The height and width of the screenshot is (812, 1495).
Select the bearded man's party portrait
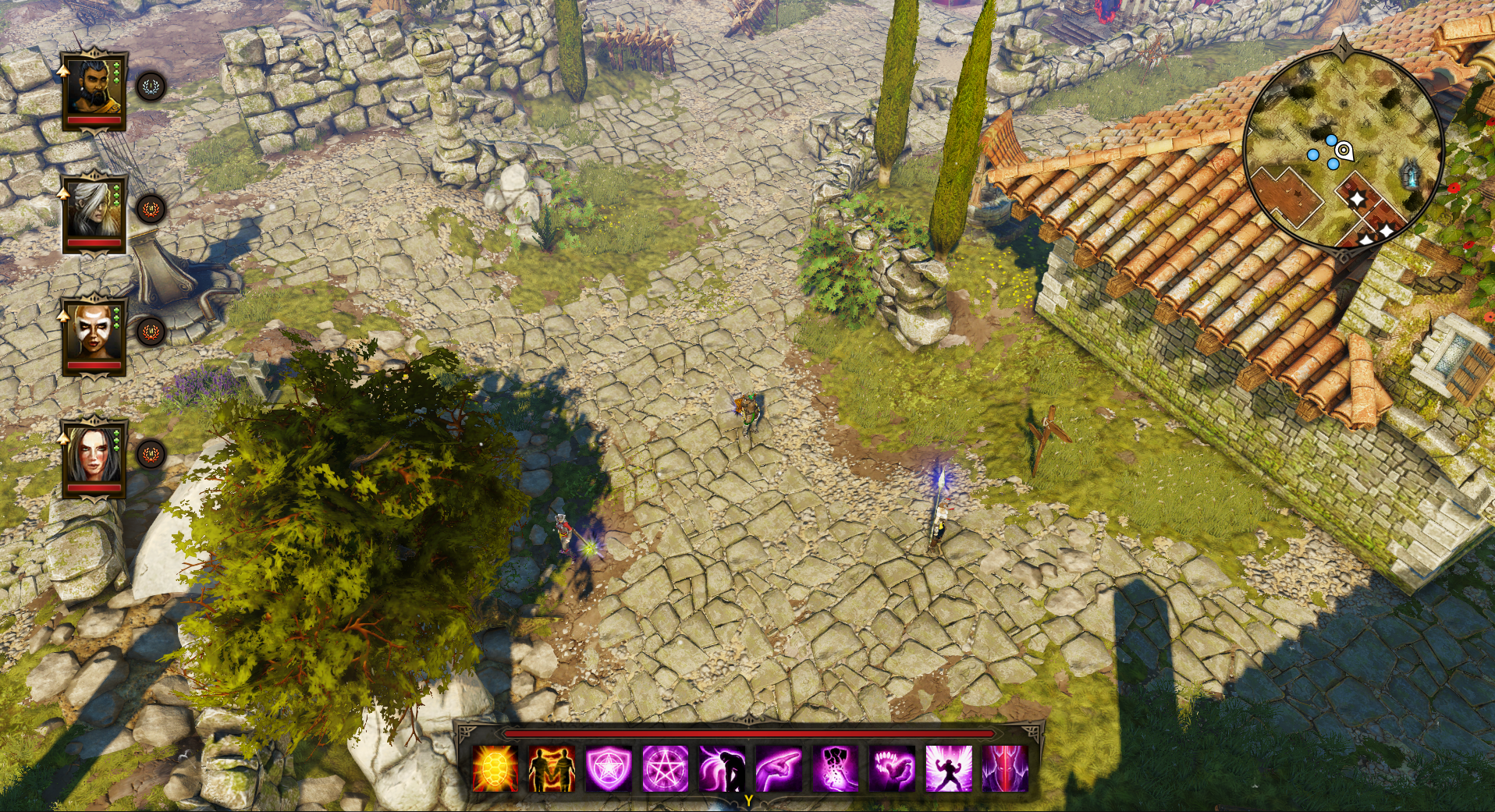click(x=94, y=90)
